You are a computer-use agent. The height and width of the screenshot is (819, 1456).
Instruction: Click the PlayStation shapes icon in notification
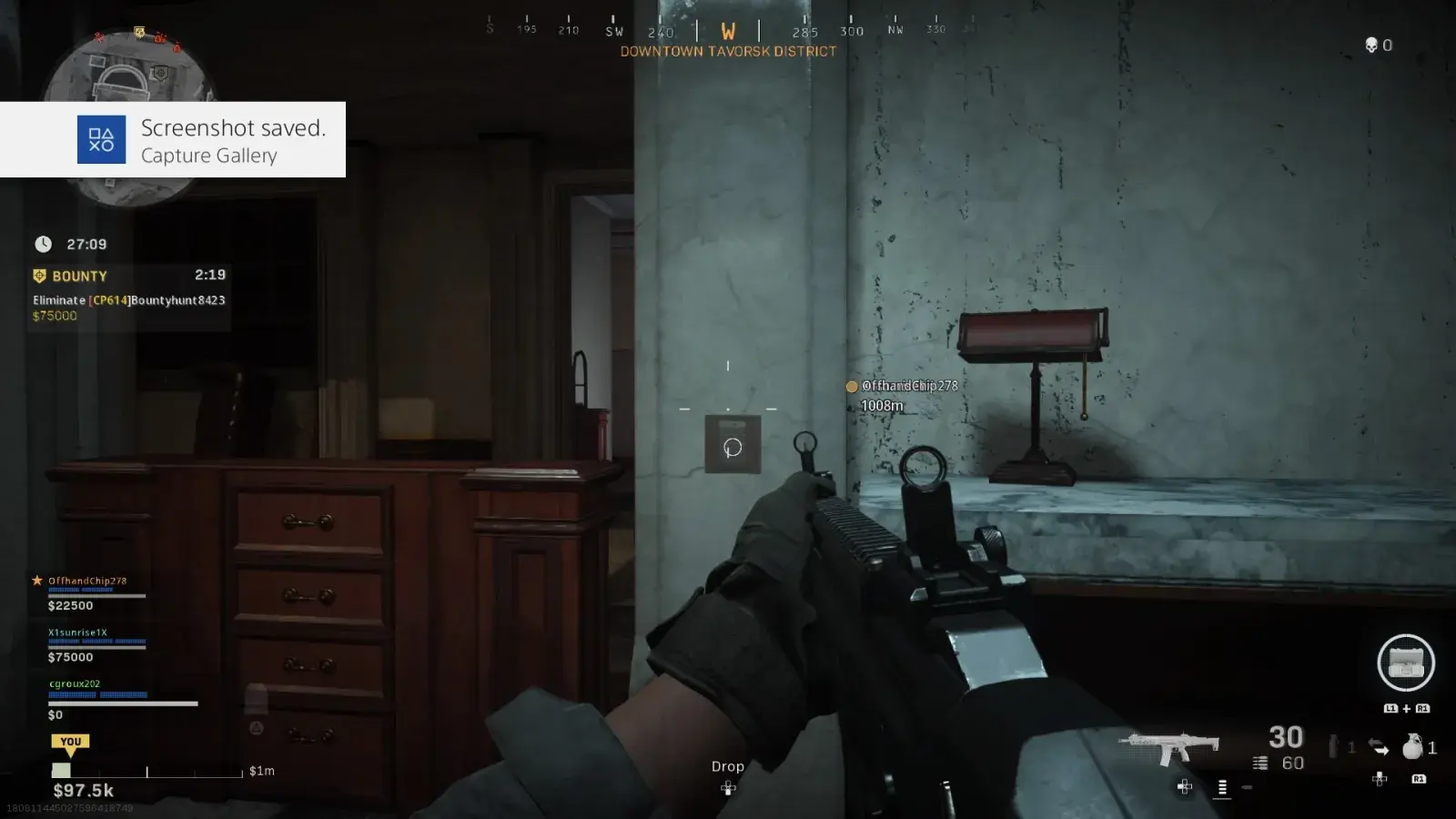click(x=100, y=139)
